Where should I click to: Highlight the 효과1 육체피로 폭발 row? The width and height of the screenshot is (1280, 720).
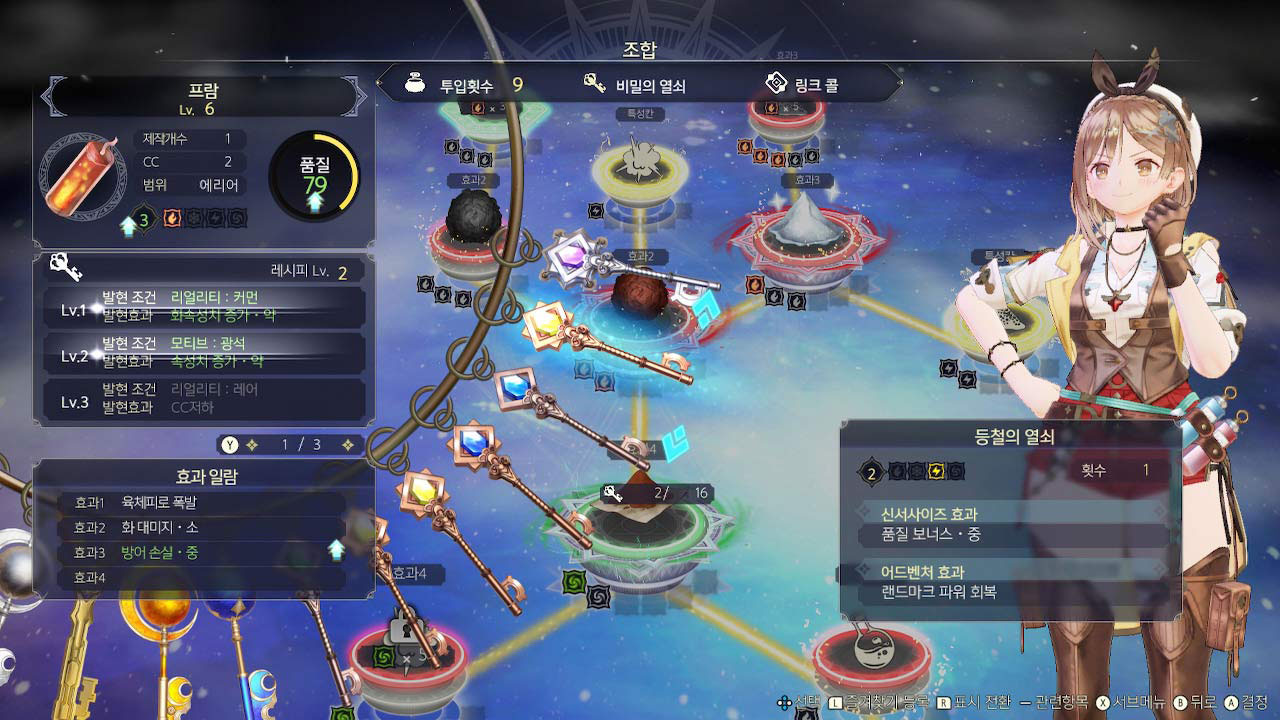203,503
